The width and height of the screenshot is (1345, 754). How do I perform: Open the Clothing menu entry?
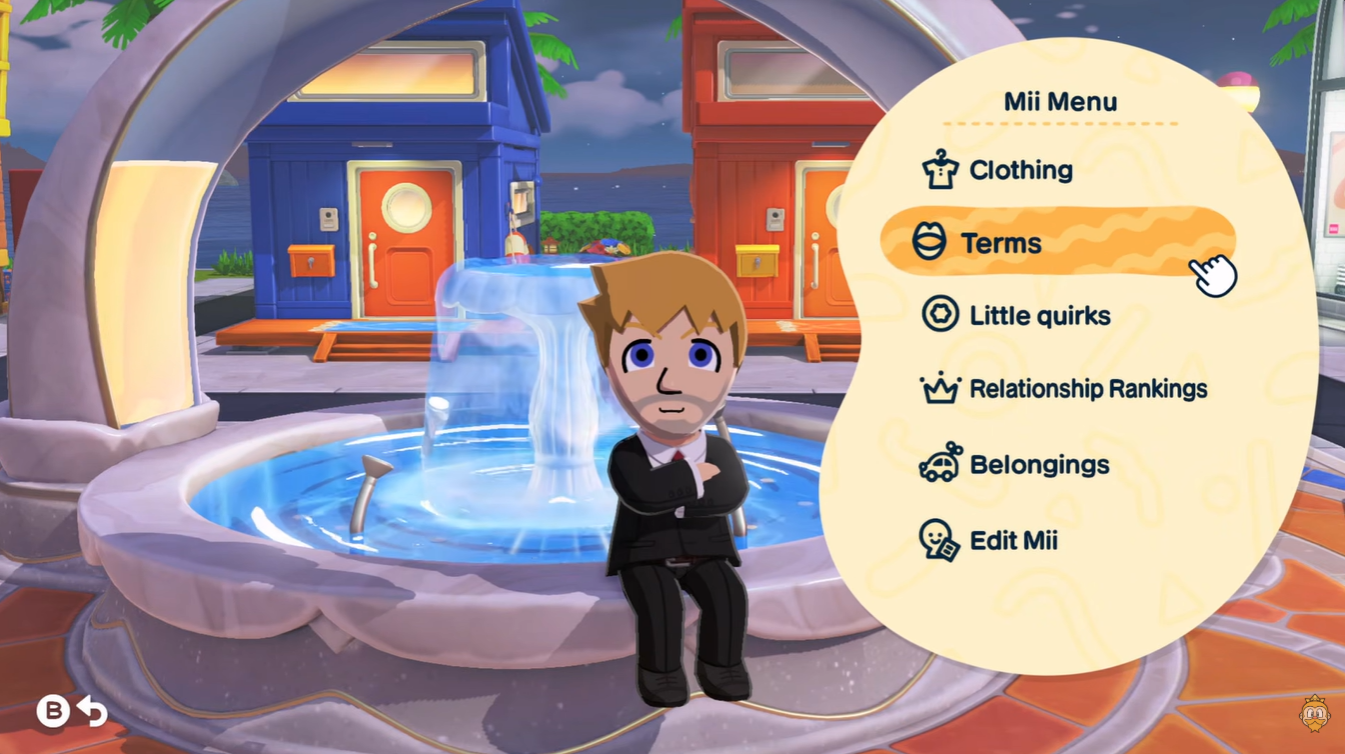[x=1019, y=171]
